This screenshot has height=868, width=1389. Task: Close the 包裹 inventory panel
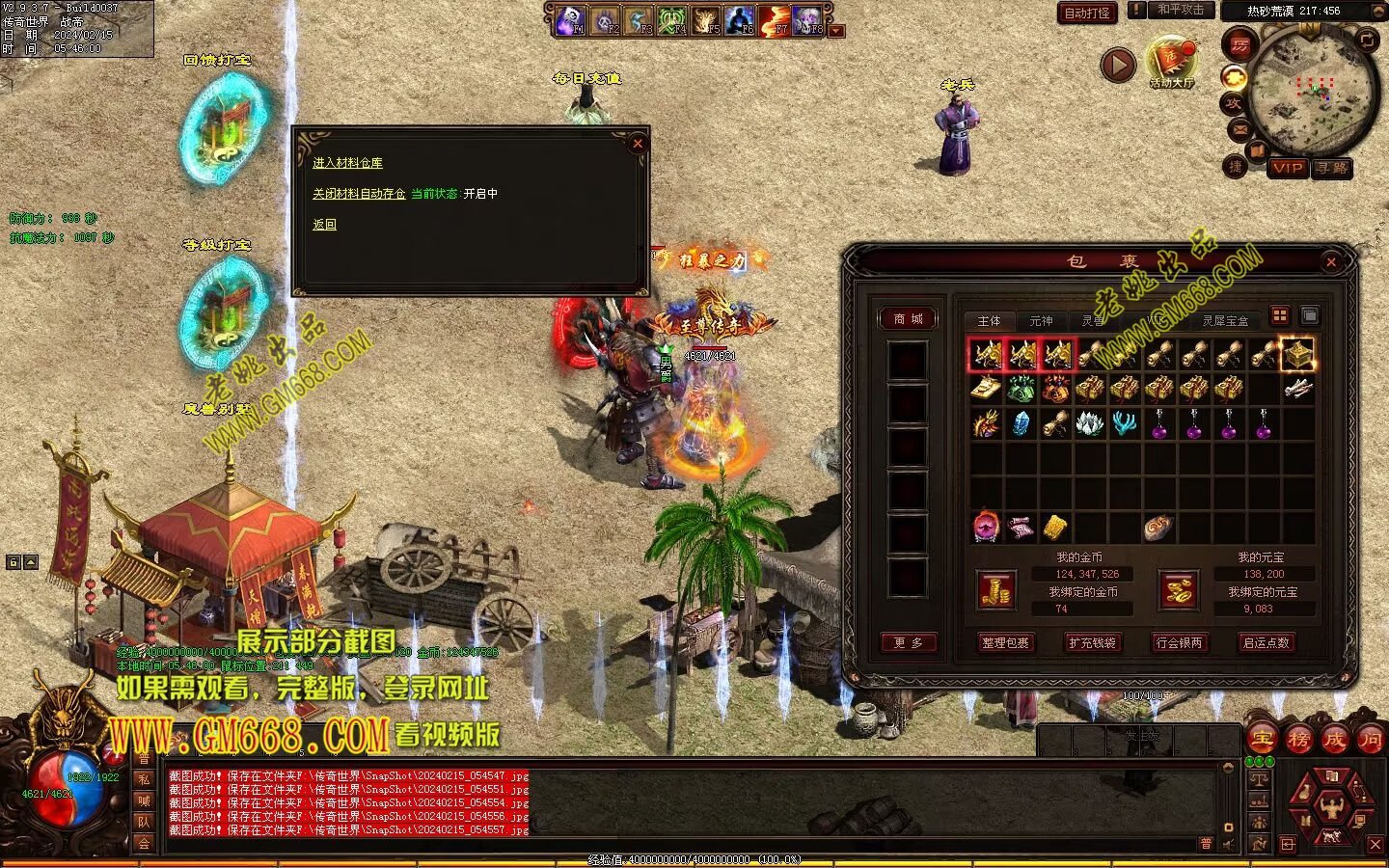(x=1331, y=261)
